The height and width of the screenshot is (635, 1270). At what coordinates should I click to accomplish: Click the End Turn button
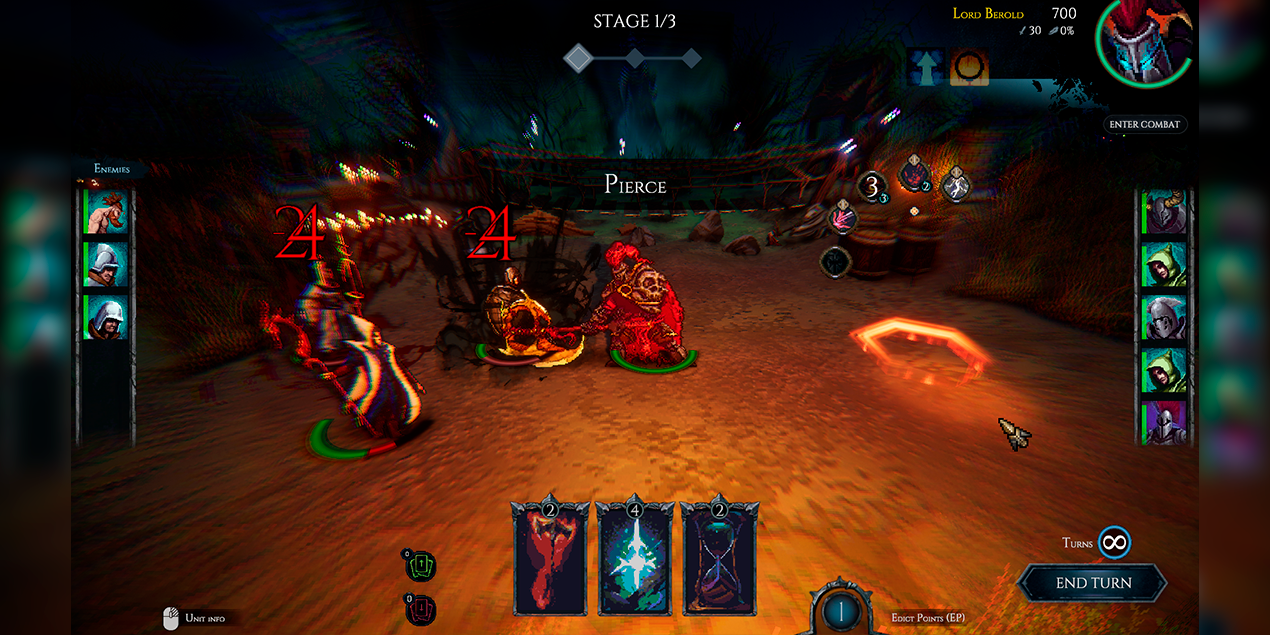pyautogui.click(x=1093, y=583)
